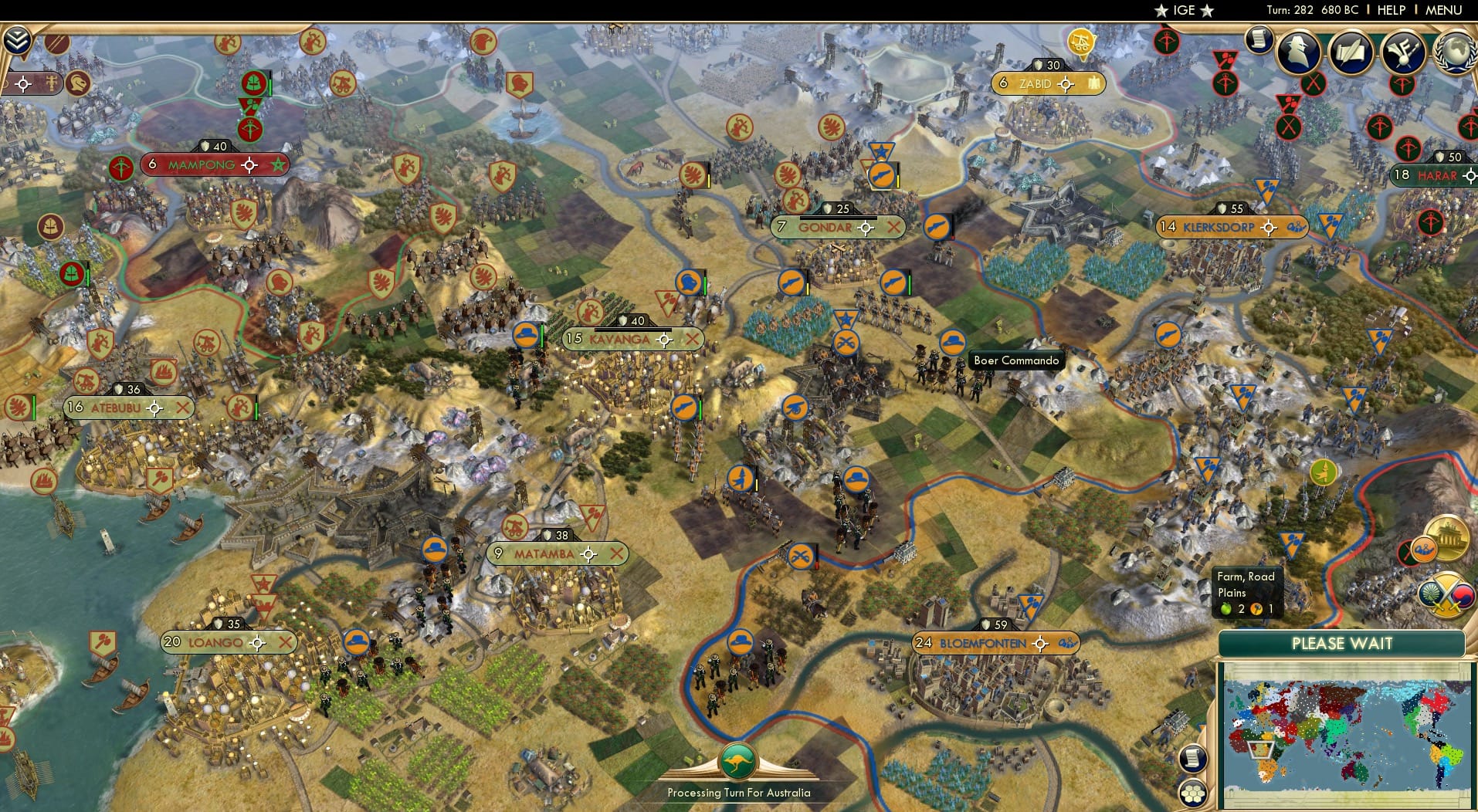Open minimap options via the scroll icon
This screenshot has height=812, width=1478.
pos(1192,758)
